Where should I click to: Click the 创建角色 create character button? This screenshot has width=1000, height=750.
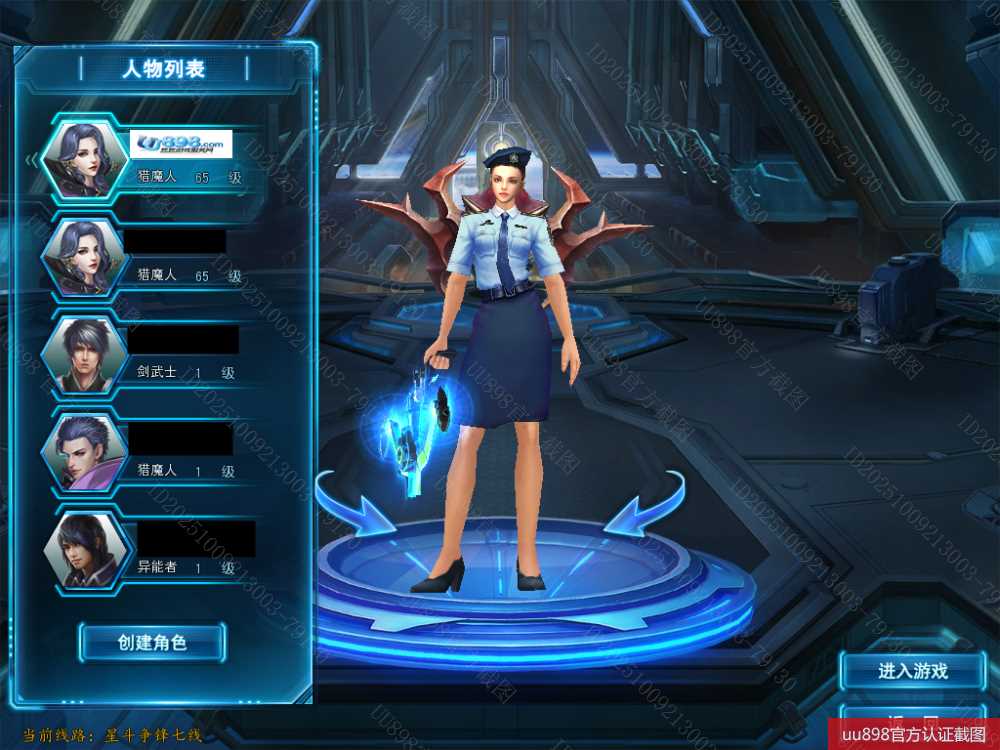152,642
